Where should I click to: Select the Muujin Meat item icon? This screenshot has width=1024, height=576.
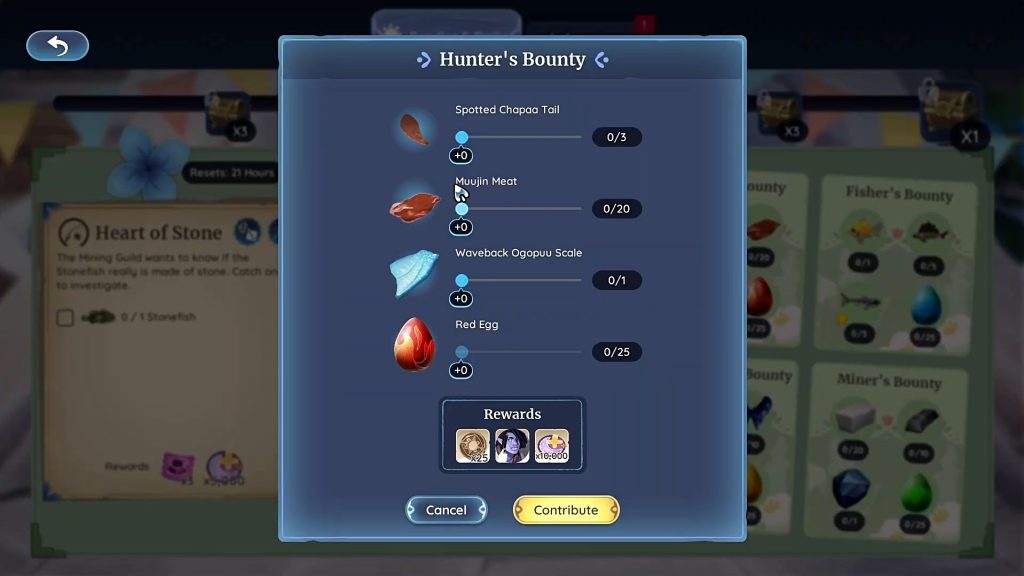(414, 205)
